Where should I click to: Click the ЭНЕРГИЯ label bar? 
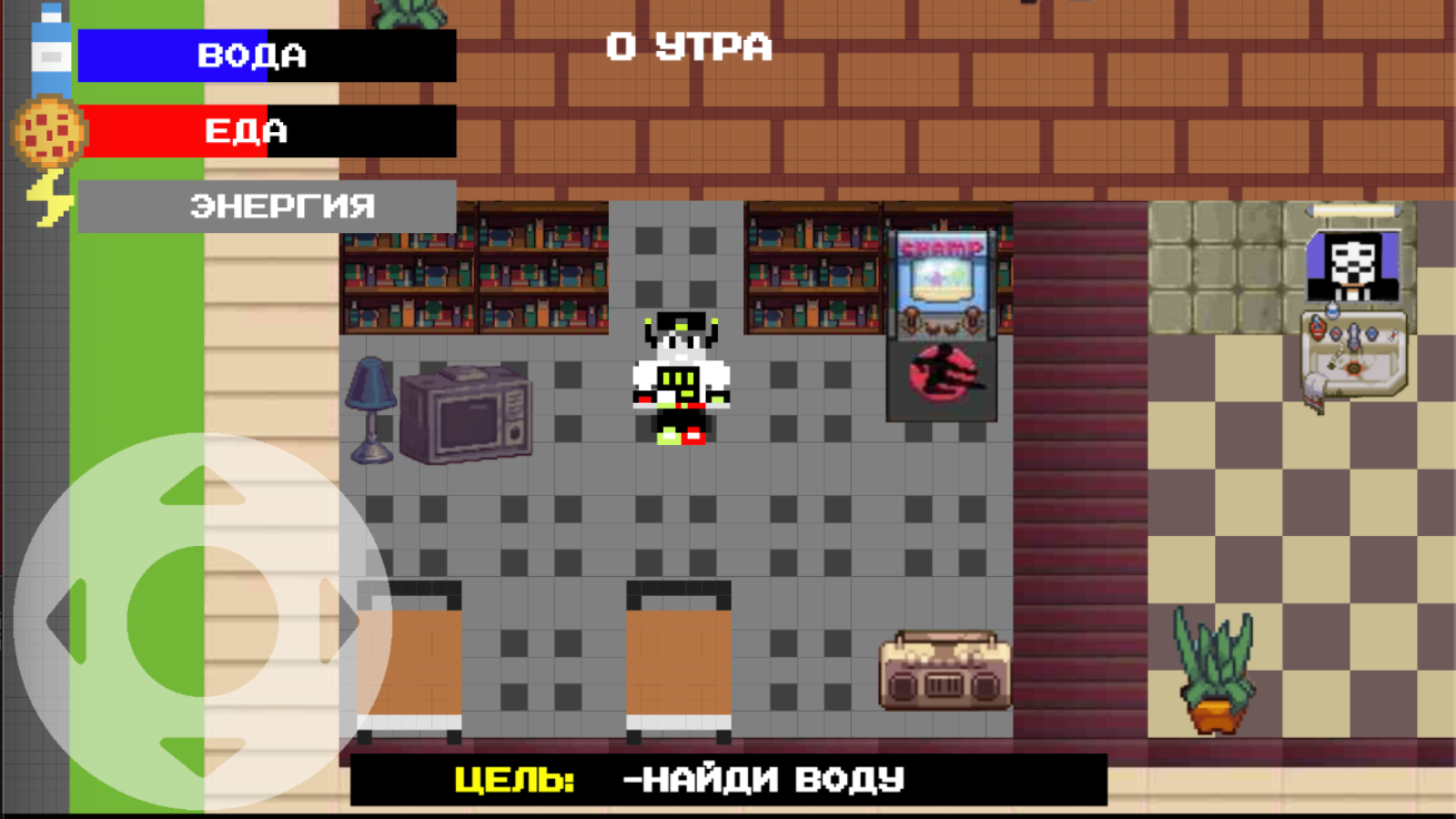pyautogui.click(x=264, y=207)
